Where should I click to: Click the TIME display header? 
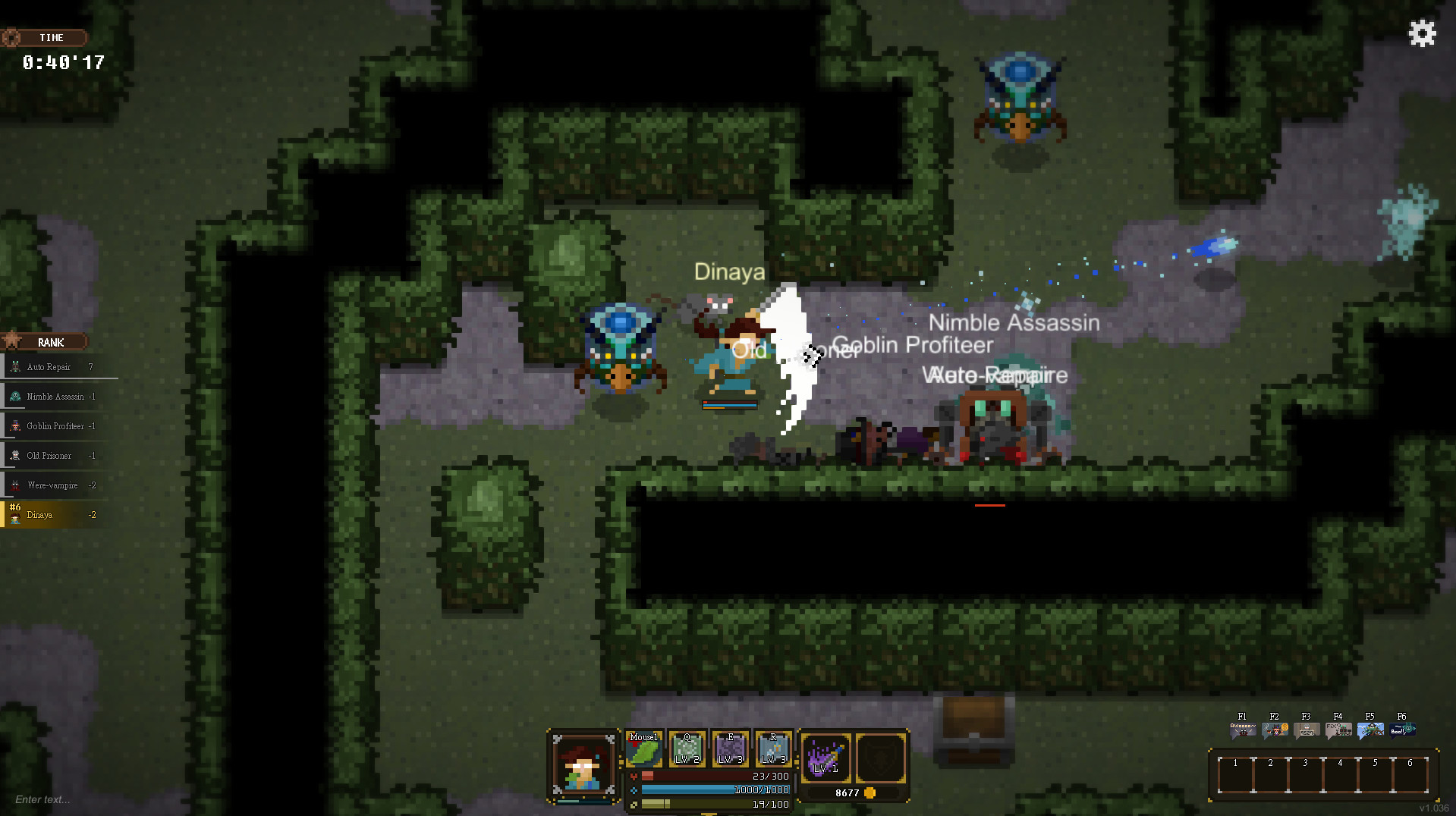click(48, 37)
